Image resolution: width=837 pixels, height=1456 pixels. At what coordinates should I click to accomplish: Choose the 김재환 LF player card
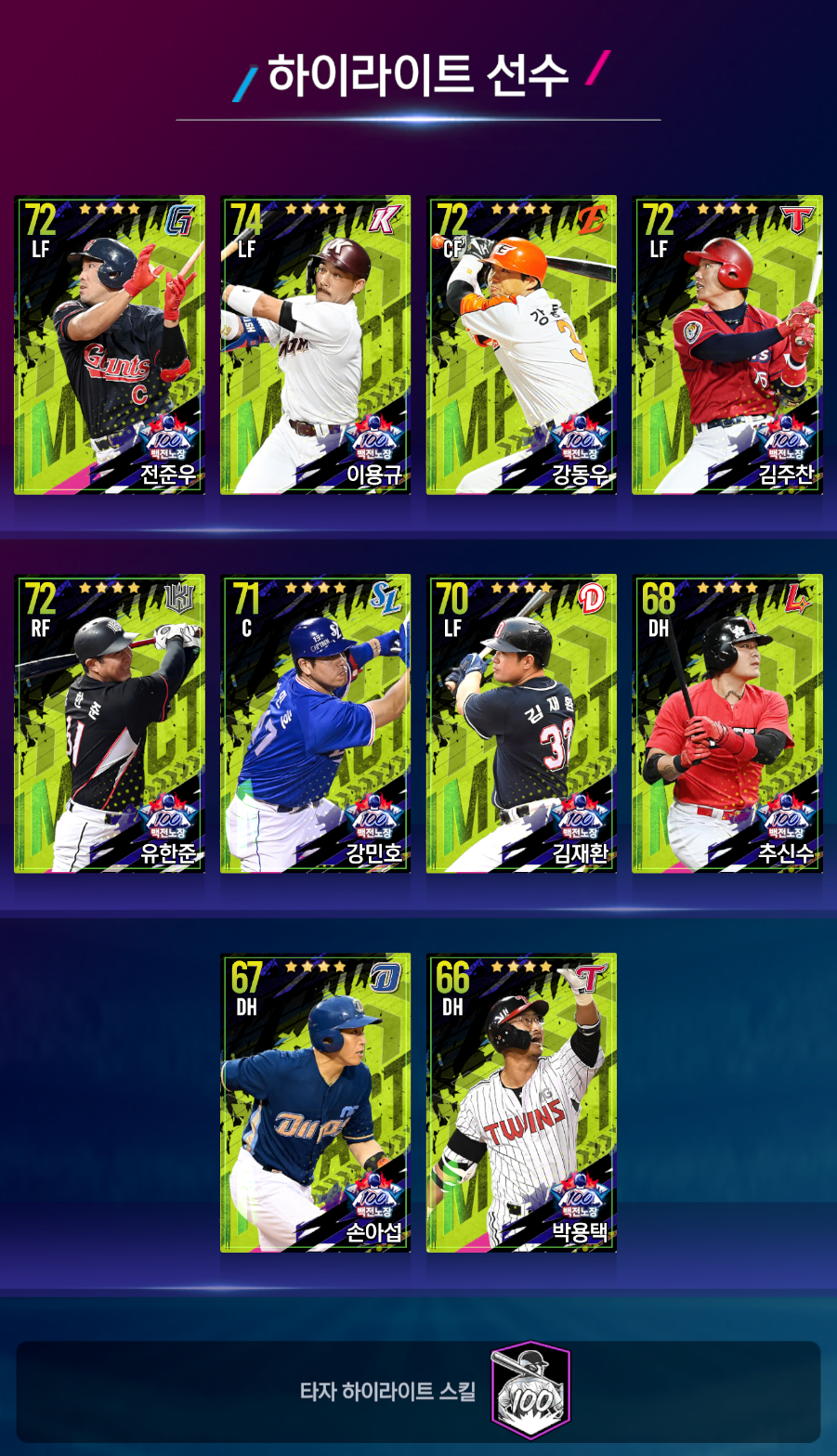coord(521,723)
